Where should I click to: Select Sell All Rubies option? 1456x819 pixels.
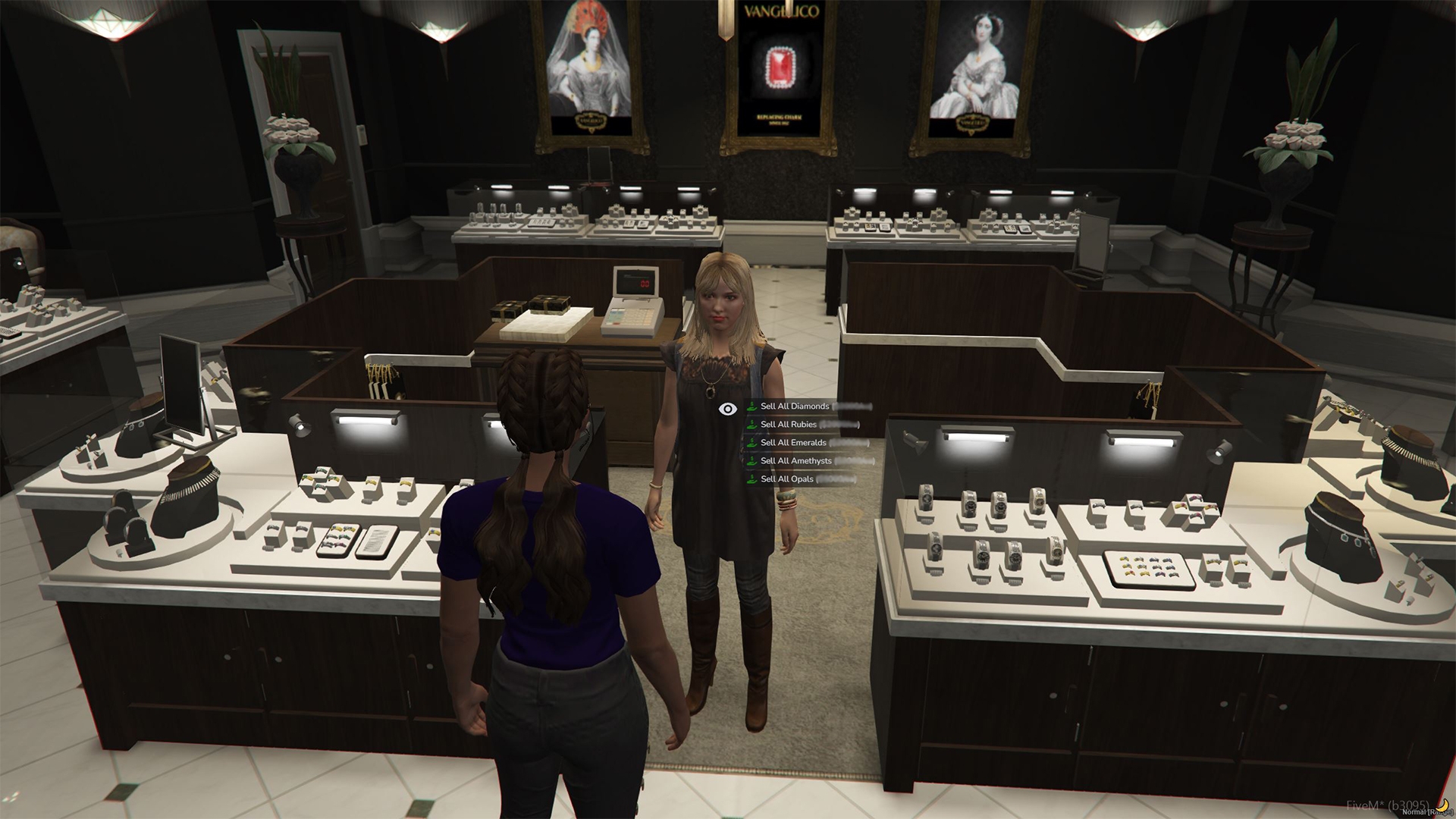coord(789,425)
